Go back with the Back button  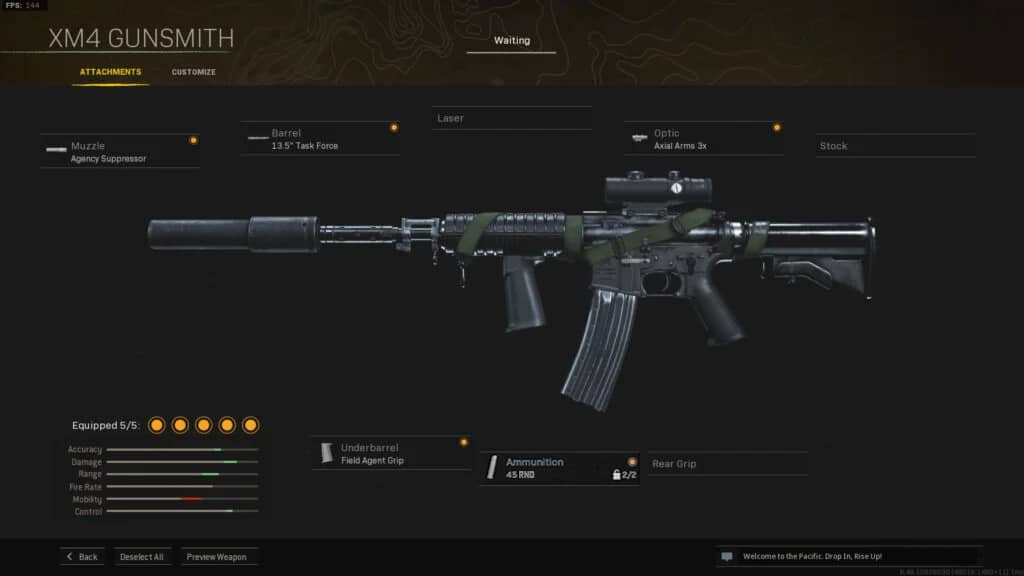click(82, 556)
